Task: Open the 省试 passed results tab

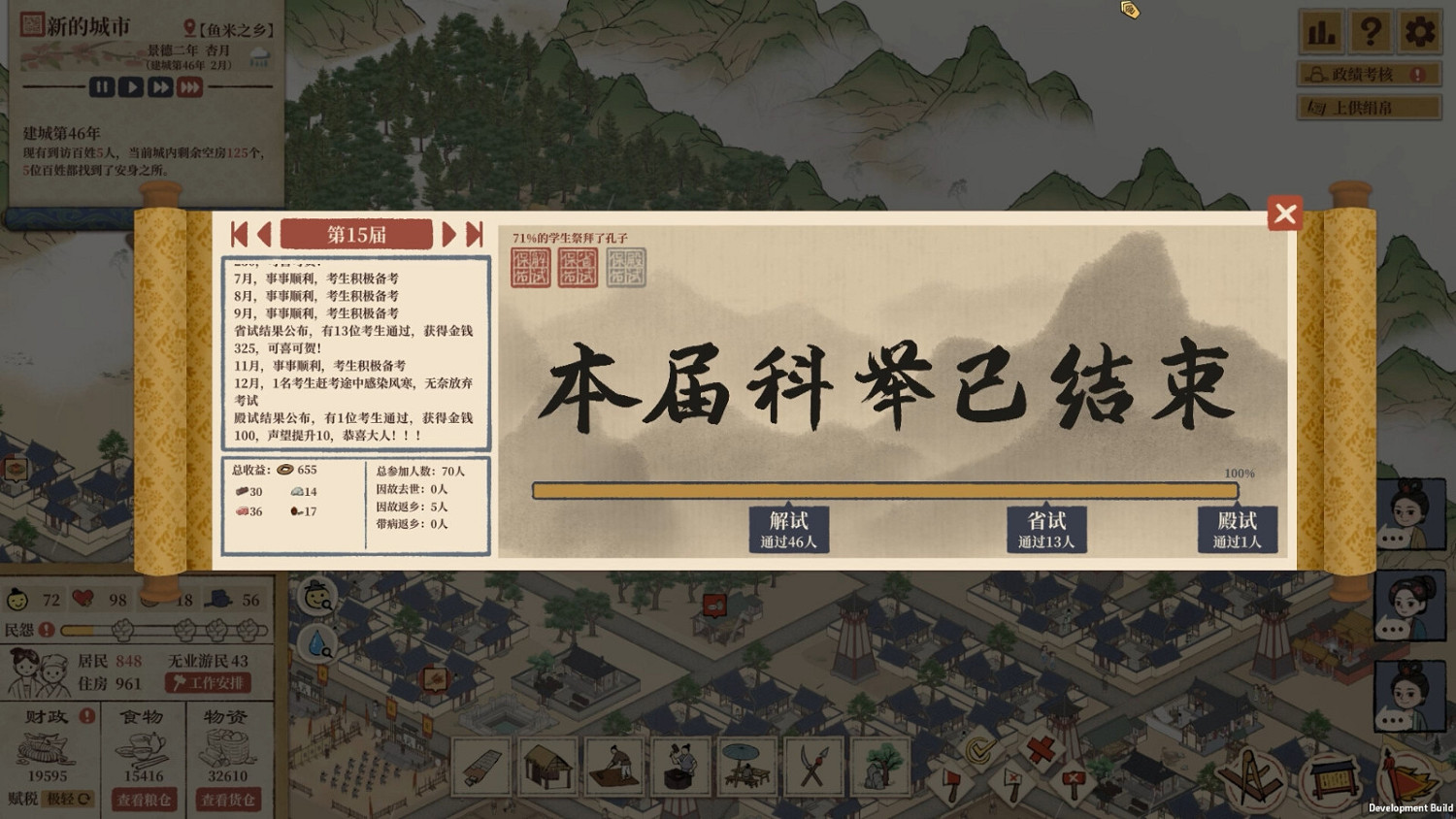Action: point(1047,530)
